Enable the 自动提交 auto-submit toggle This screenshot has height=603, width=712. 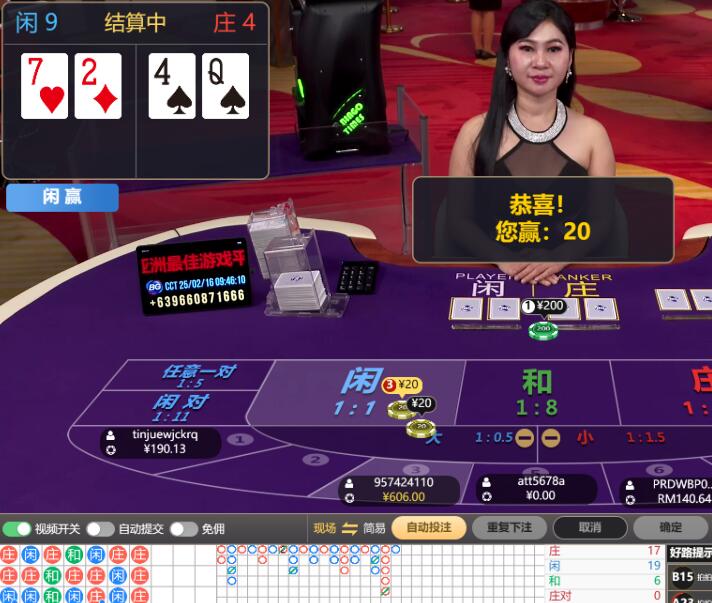(x=100, y=529)
